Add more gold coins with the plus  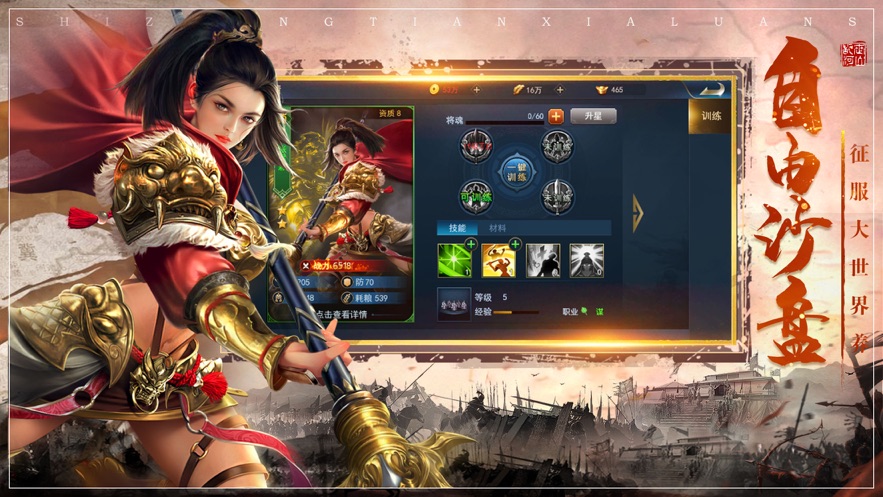[476, 90]
